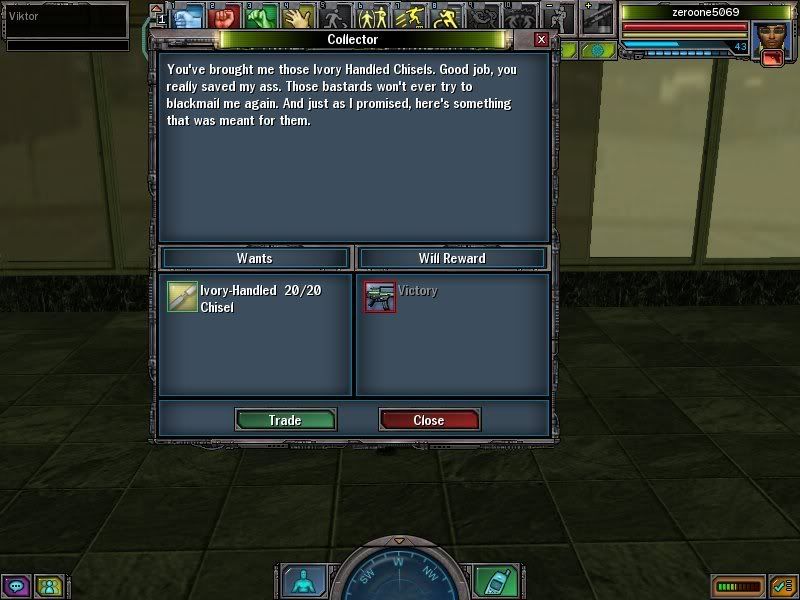Click the red weapon icon below the portrait
The width and height of the screenshot is (800, 600).
point(771,58)
